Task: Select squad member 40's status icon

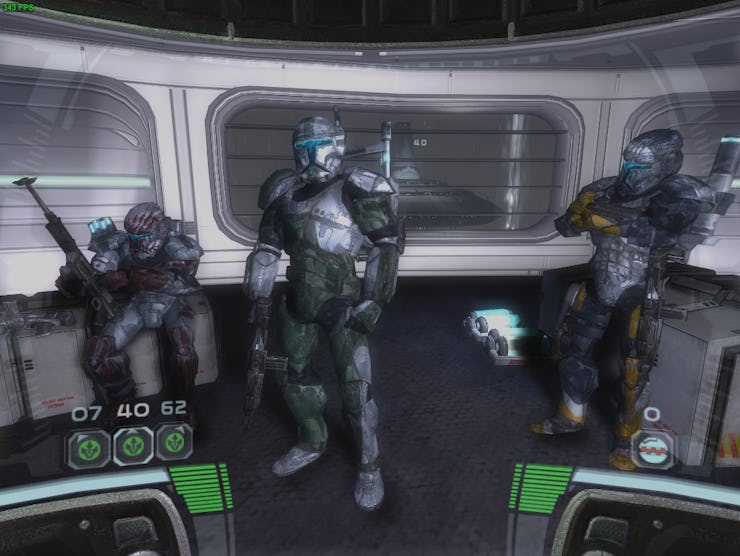Action: [131, 444]
